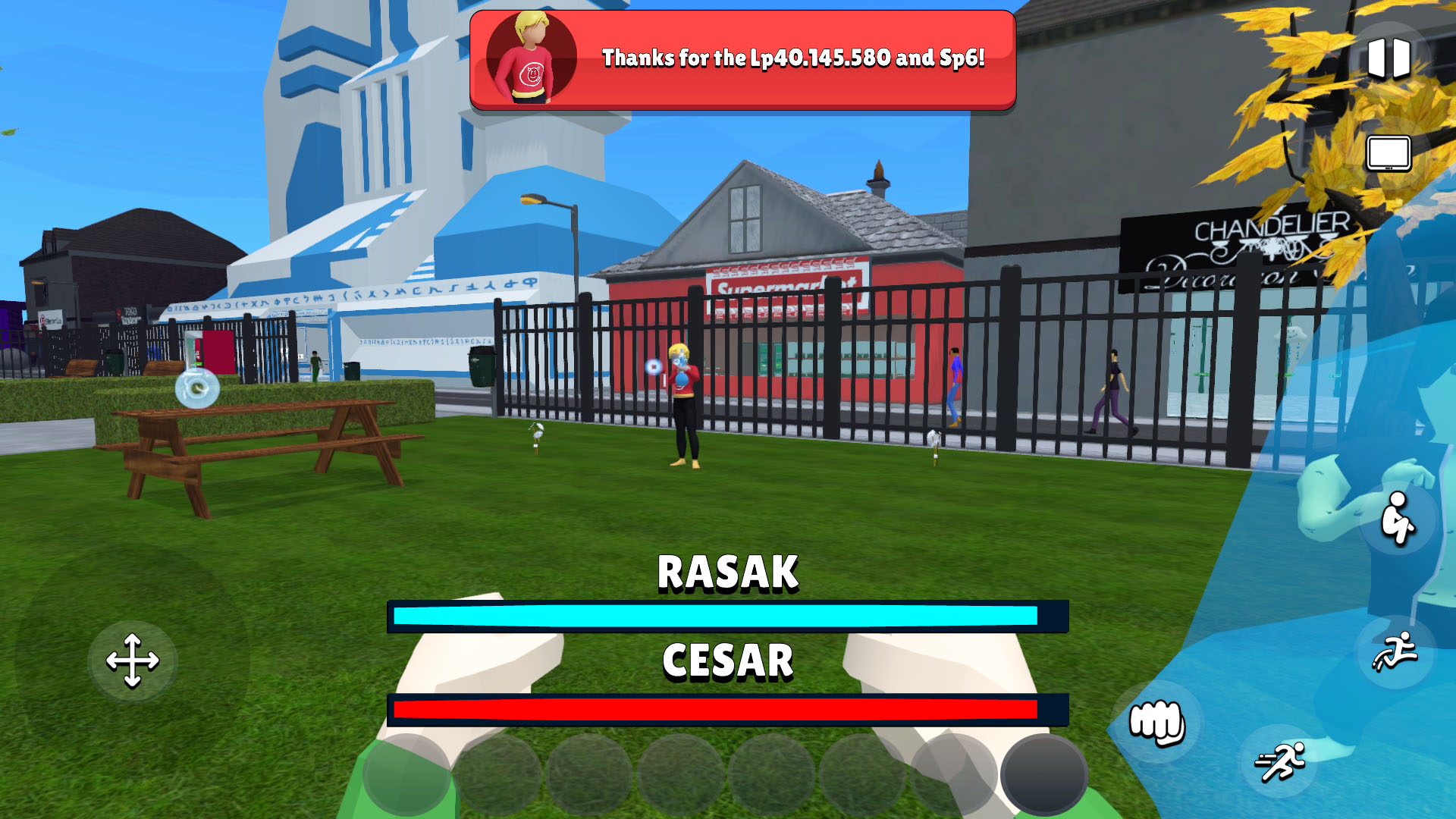Tap the pause icon at top right
1456x819 pixels.
click(x=1389, y=58)
